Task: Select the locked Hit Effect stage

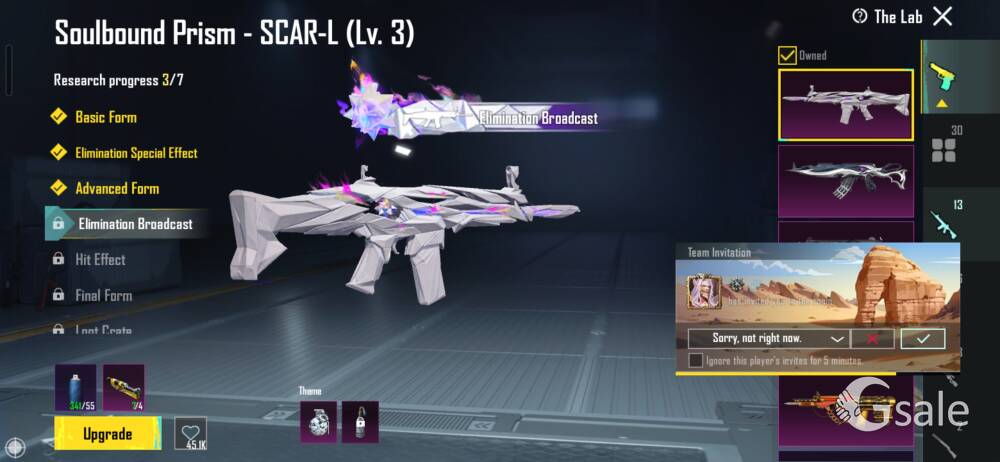Action: tap(100, 259)
